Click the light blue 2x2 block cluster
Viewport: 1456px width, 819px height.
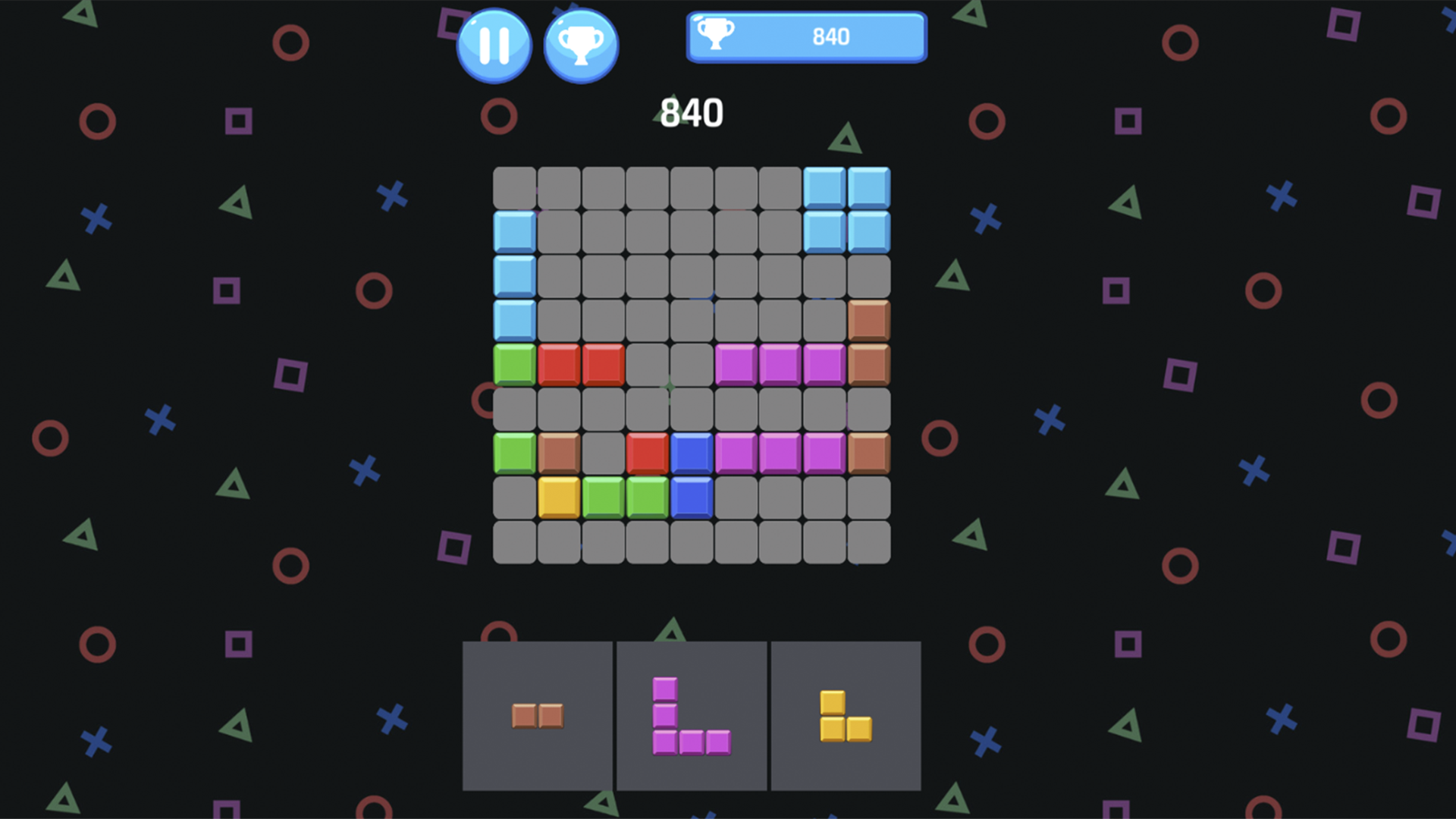coord(846,209)
